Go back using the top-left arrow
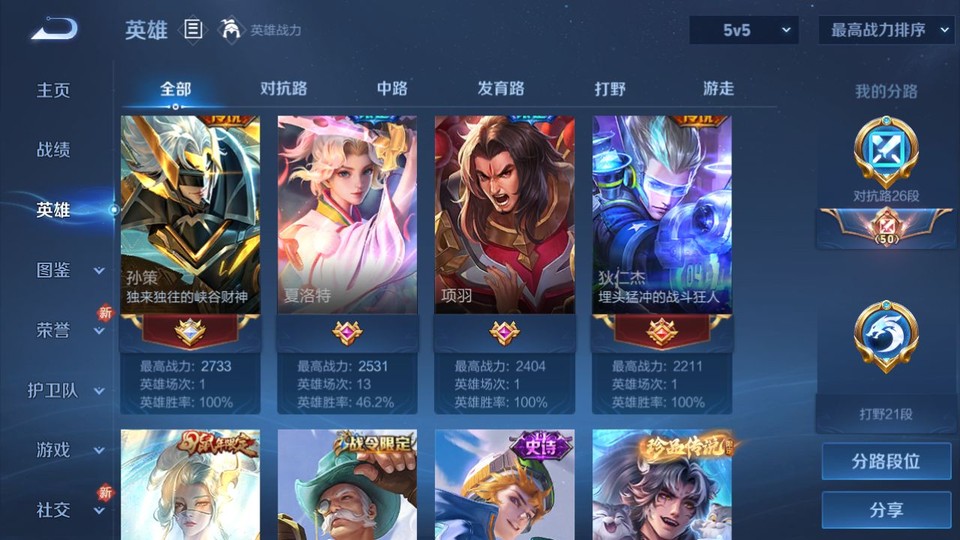Screen dimensions: 960x540 point(54,29)
